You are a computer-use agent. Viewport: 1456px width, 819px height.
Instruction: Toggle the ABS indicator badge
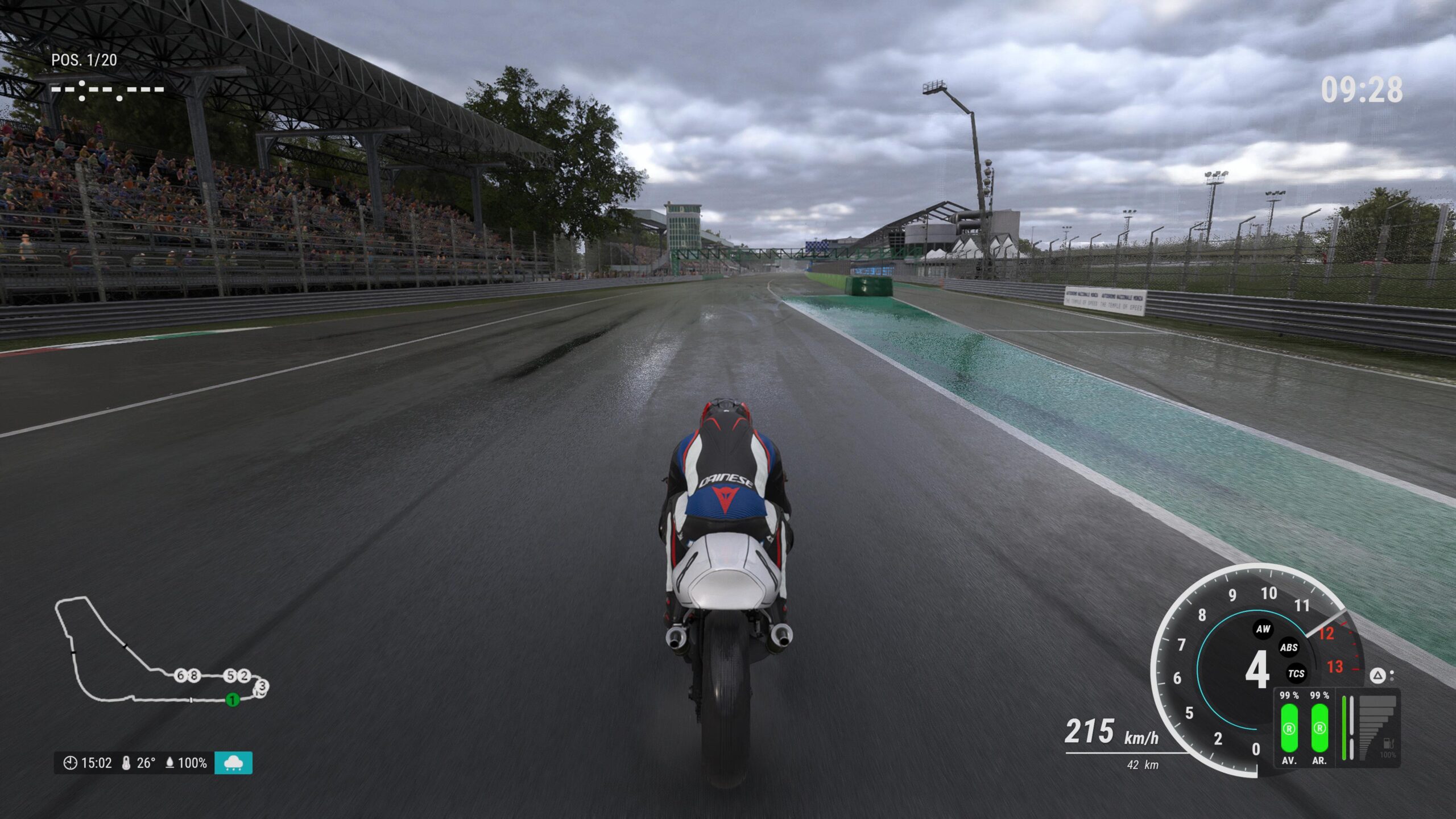pos(1288,648)
